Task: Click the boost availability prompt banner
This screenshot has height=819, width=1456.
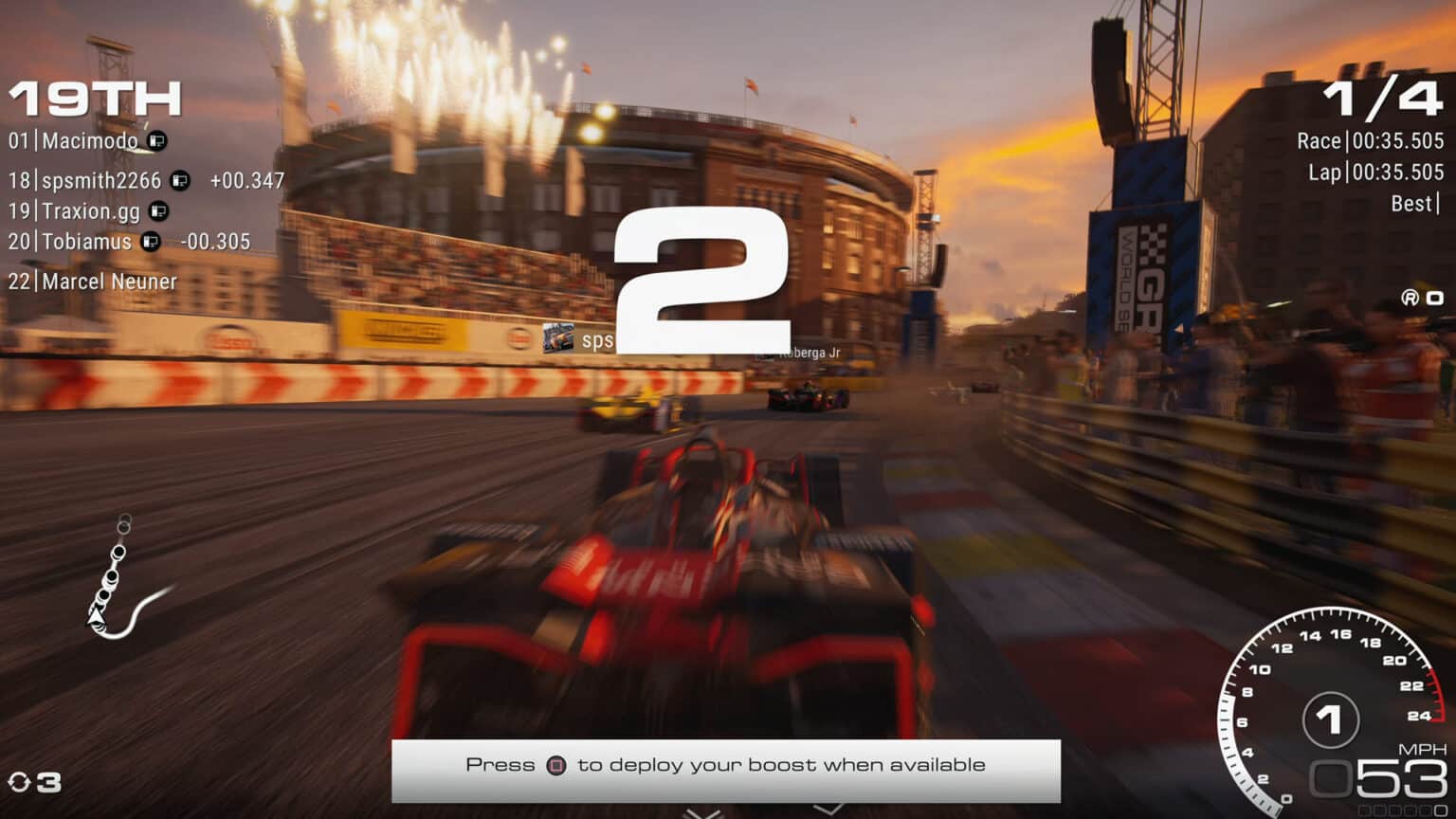Action: (x=727, y=764)
